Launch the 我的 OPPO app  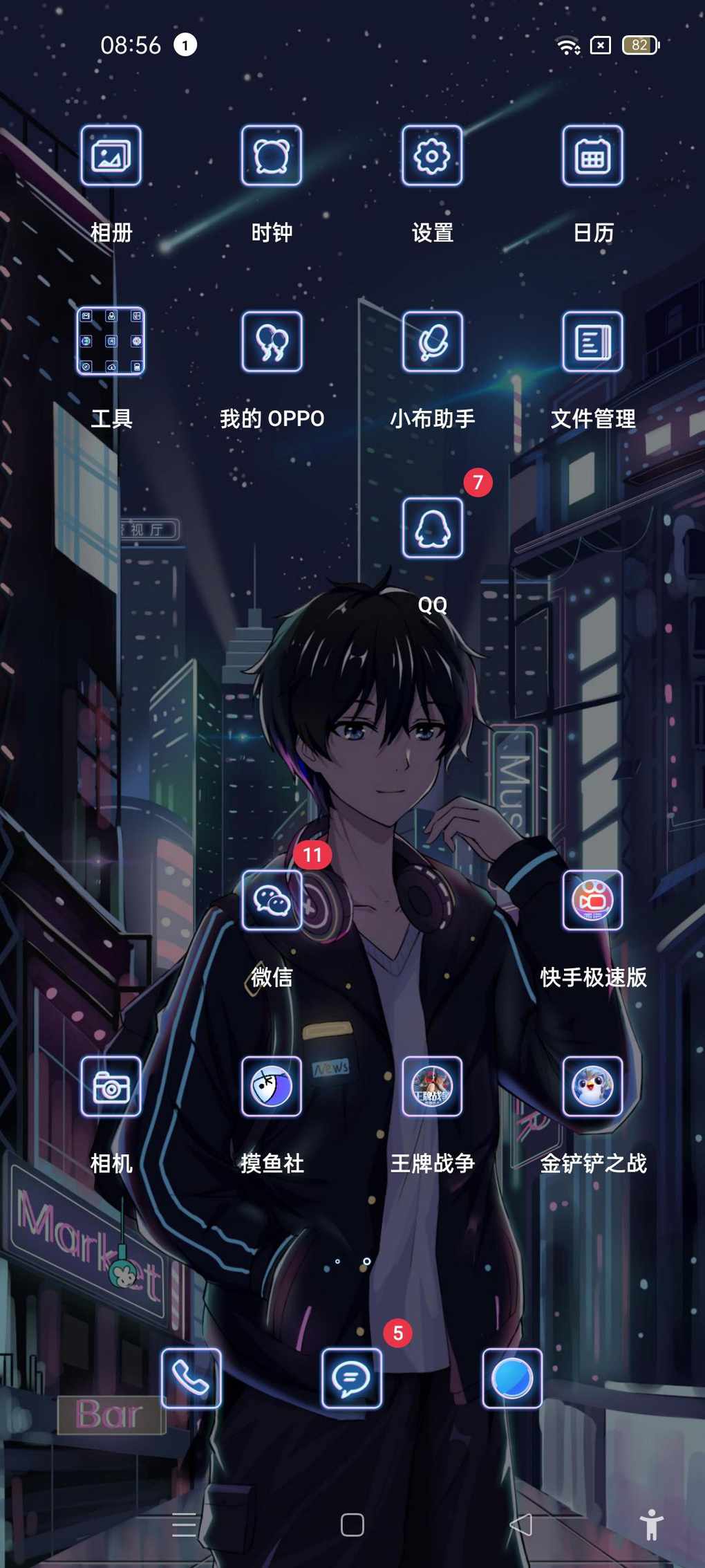click(272, 341)
